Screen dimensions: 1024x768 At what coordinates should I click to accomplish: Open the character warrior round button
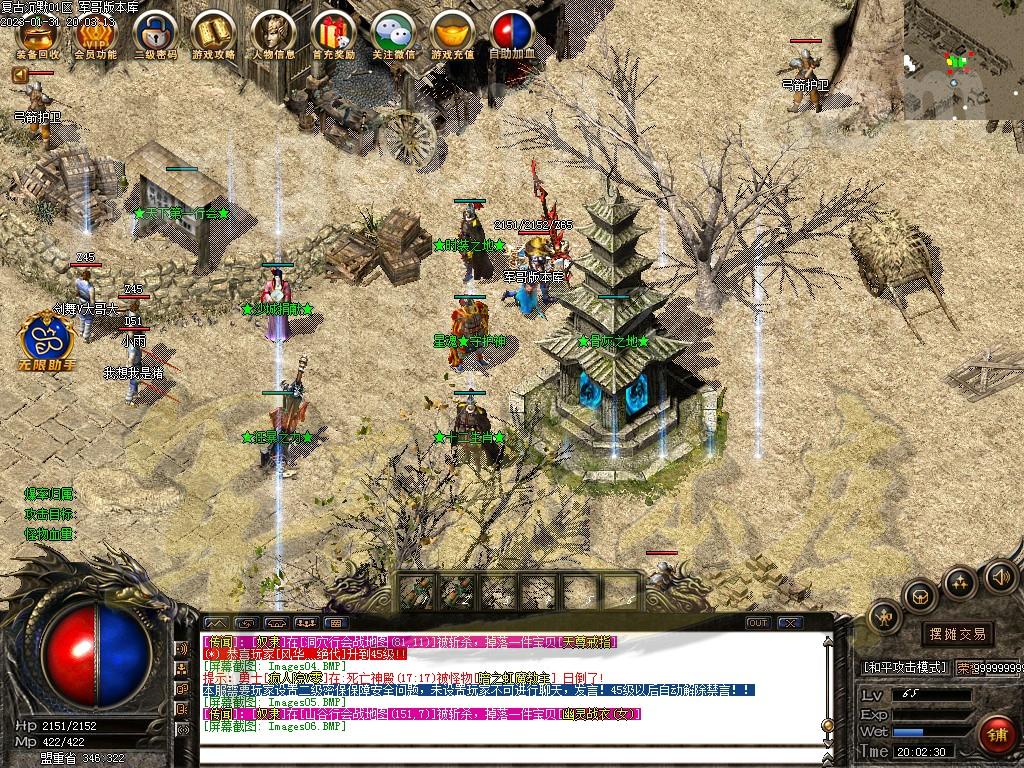pos(884,618)
